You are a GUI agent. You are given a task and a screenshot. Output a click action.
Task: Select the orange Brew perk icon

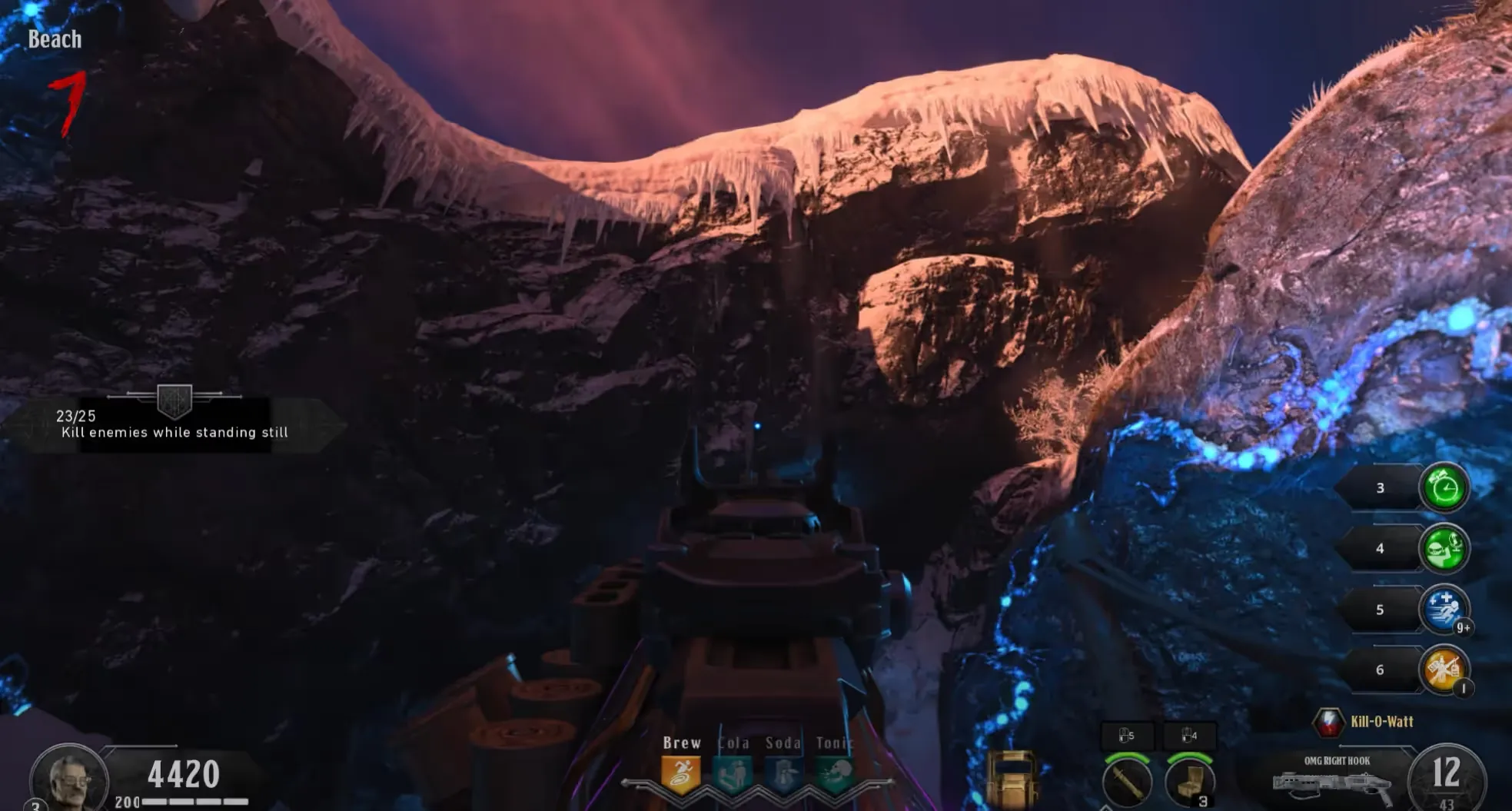(x=681, y=775)
